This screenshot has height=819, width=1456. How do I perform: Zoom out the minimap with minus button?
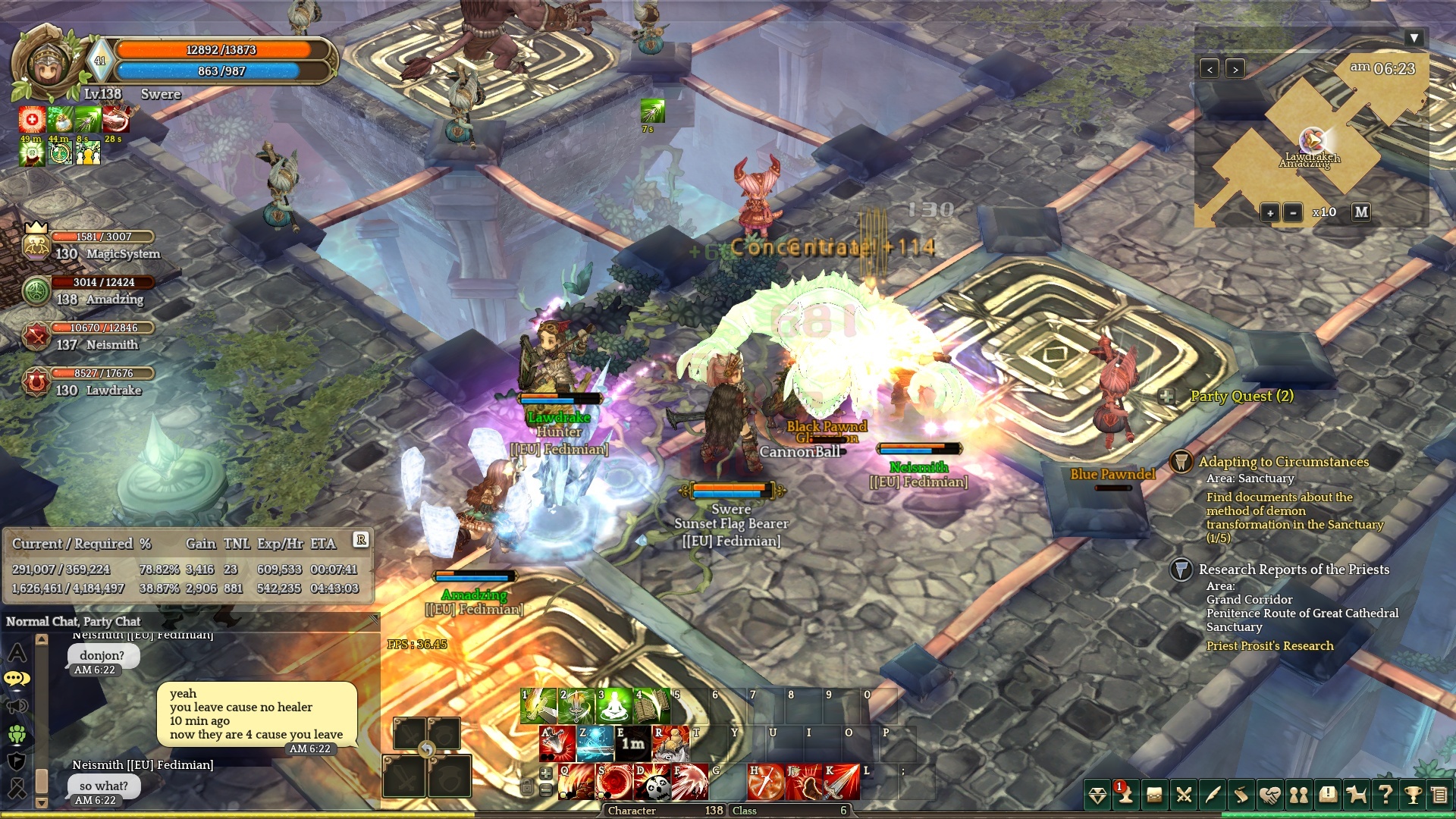(x=1293, y=213)
